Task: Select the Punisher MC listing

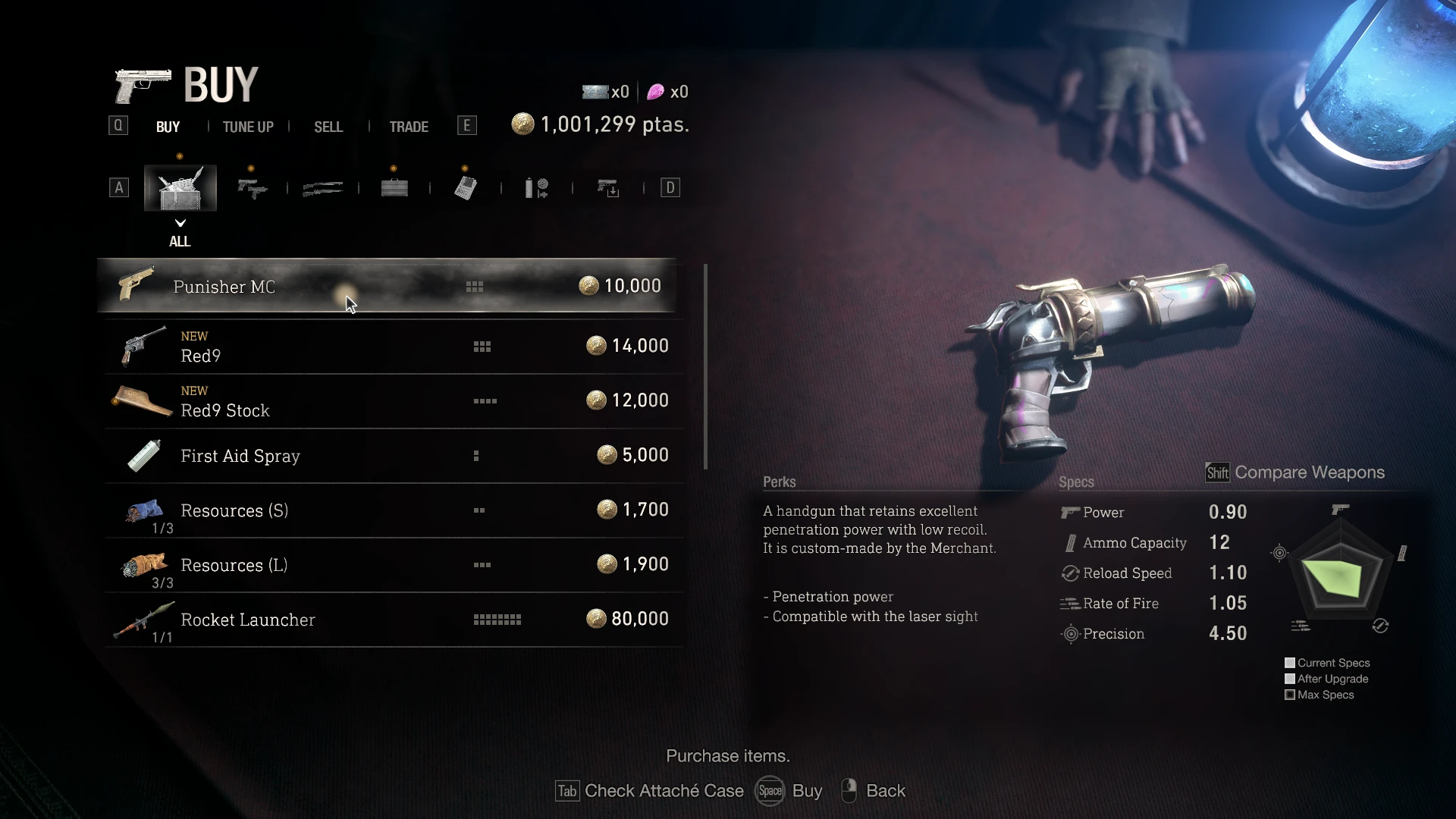Action: click(387, 286)
